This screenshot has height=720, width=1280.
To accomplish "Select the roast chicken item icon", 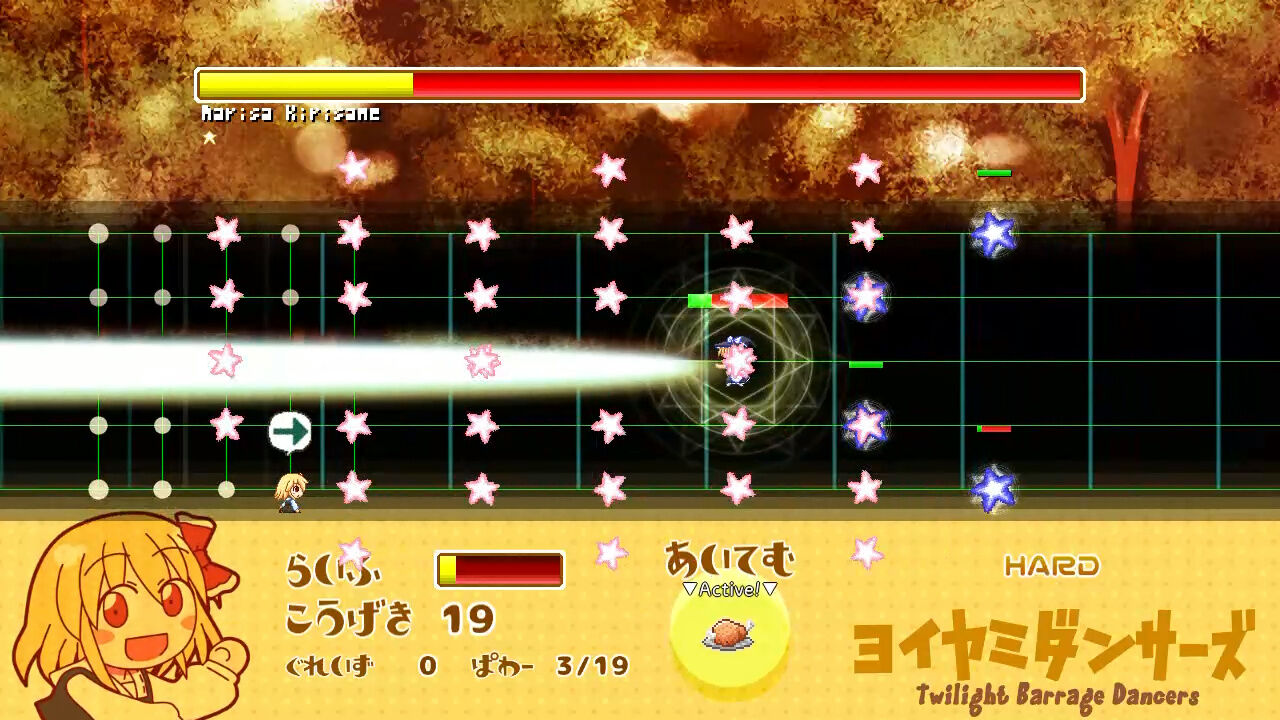I will [727, 635].
